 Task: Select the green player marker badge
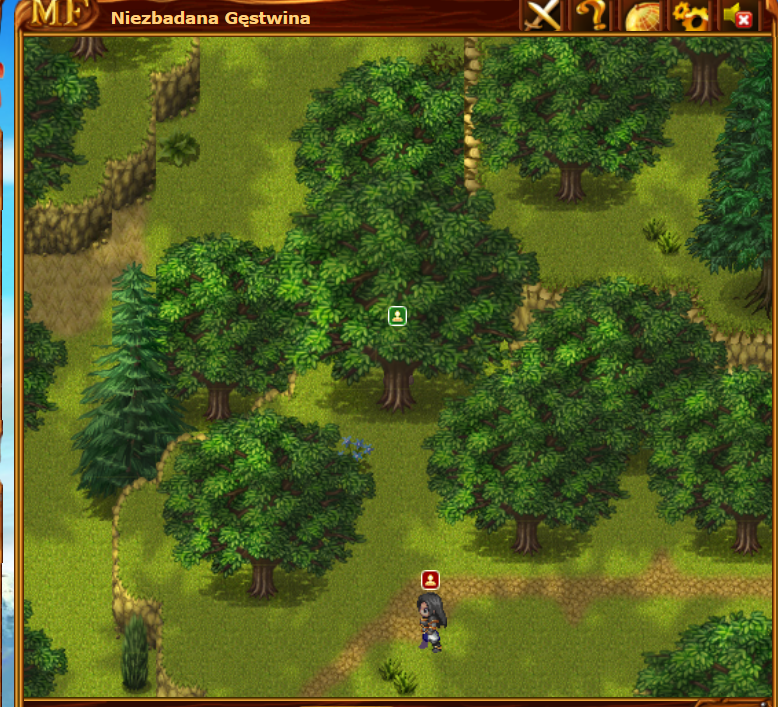(397, 316)
